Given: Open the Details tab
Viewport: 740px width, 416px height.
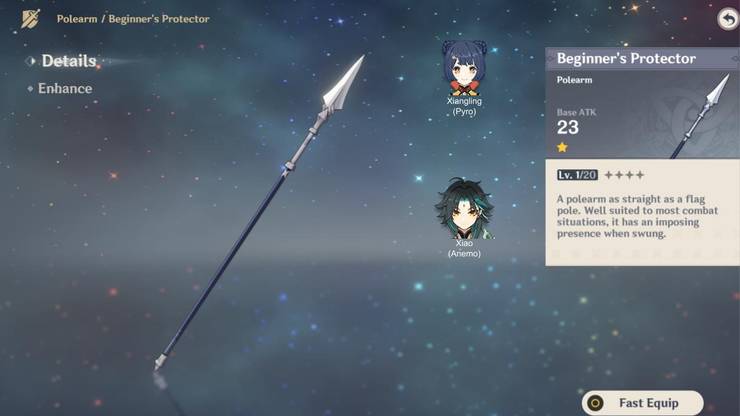Looking at the screenshot, I should pos(68,61).
